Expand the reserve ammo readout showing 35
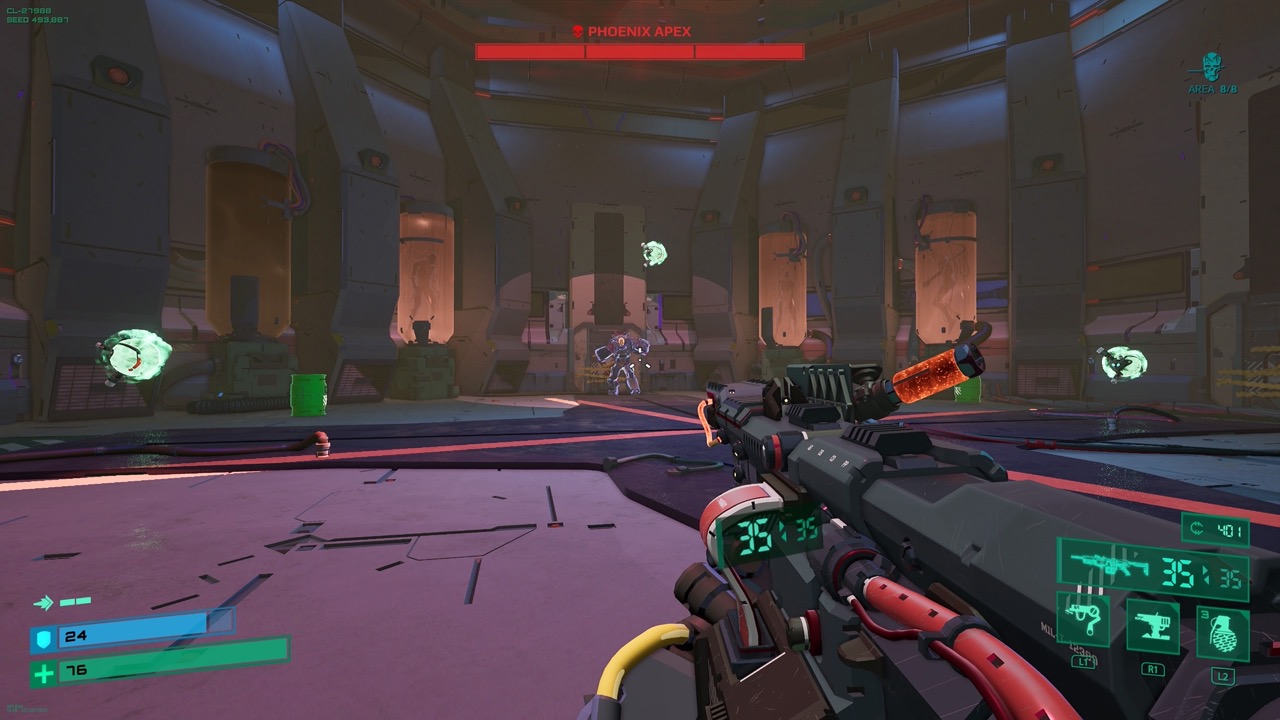 pos(1229,577)
